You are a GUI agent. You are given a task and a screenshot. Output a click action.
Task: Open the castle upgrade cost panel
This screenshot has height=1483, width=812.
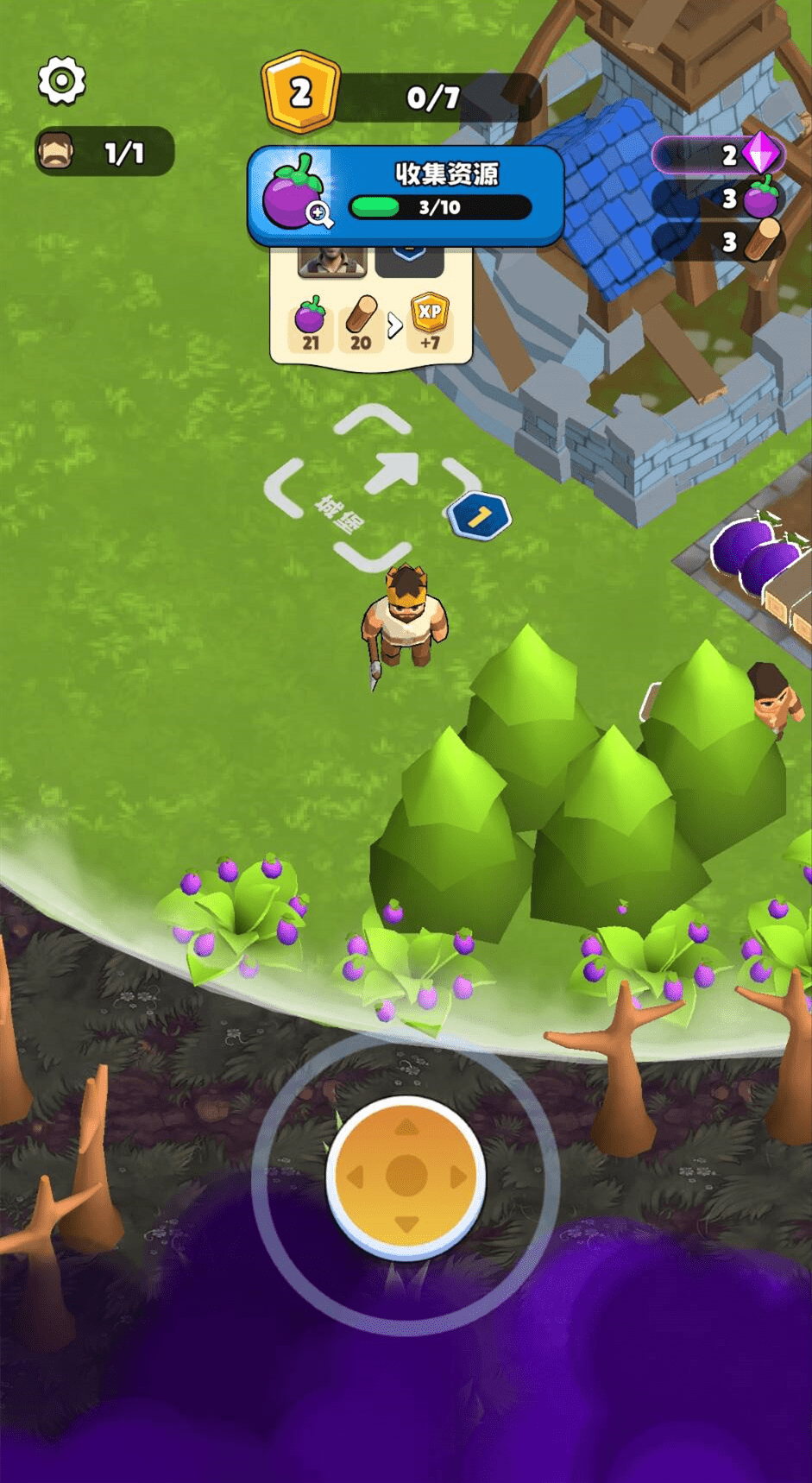(x=372, y=312)
